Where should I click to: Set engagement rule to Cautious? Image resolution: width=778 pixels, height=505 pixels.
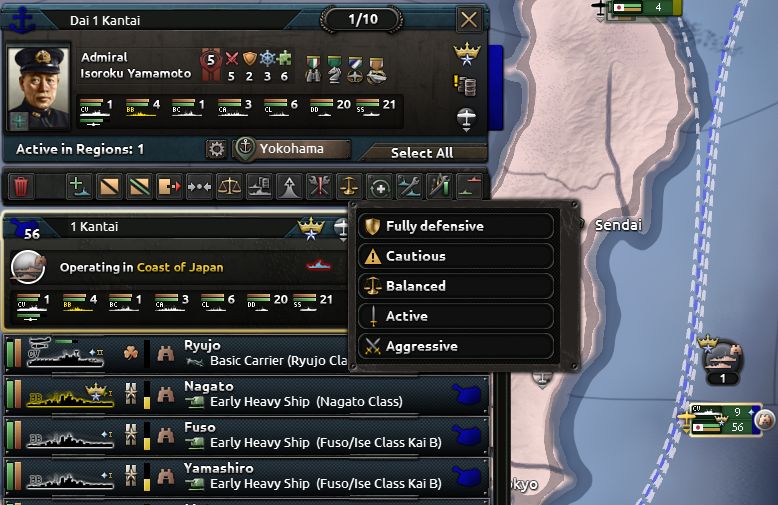coord(457,256)
